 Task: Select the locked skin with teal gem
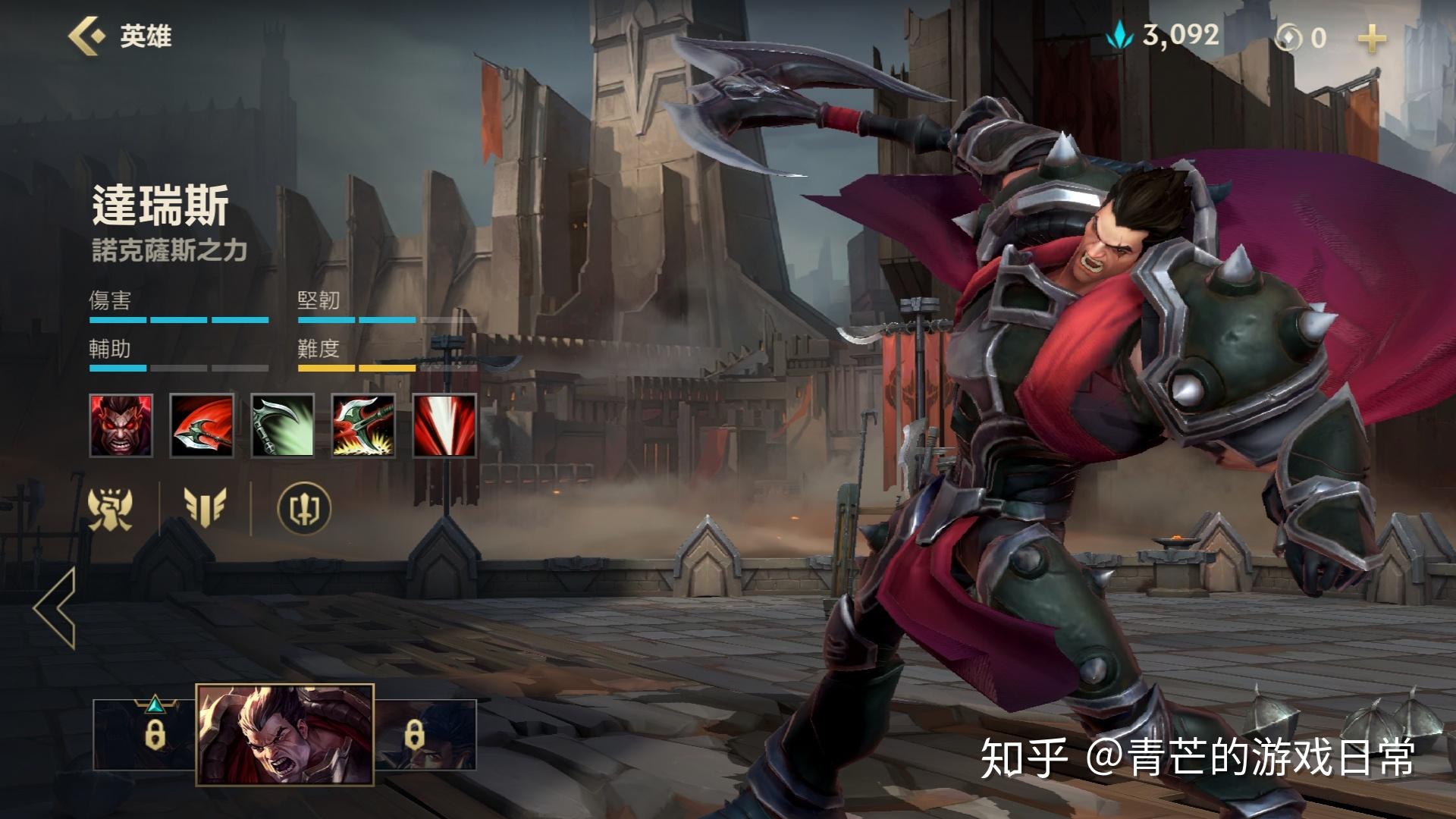point(145,734)
